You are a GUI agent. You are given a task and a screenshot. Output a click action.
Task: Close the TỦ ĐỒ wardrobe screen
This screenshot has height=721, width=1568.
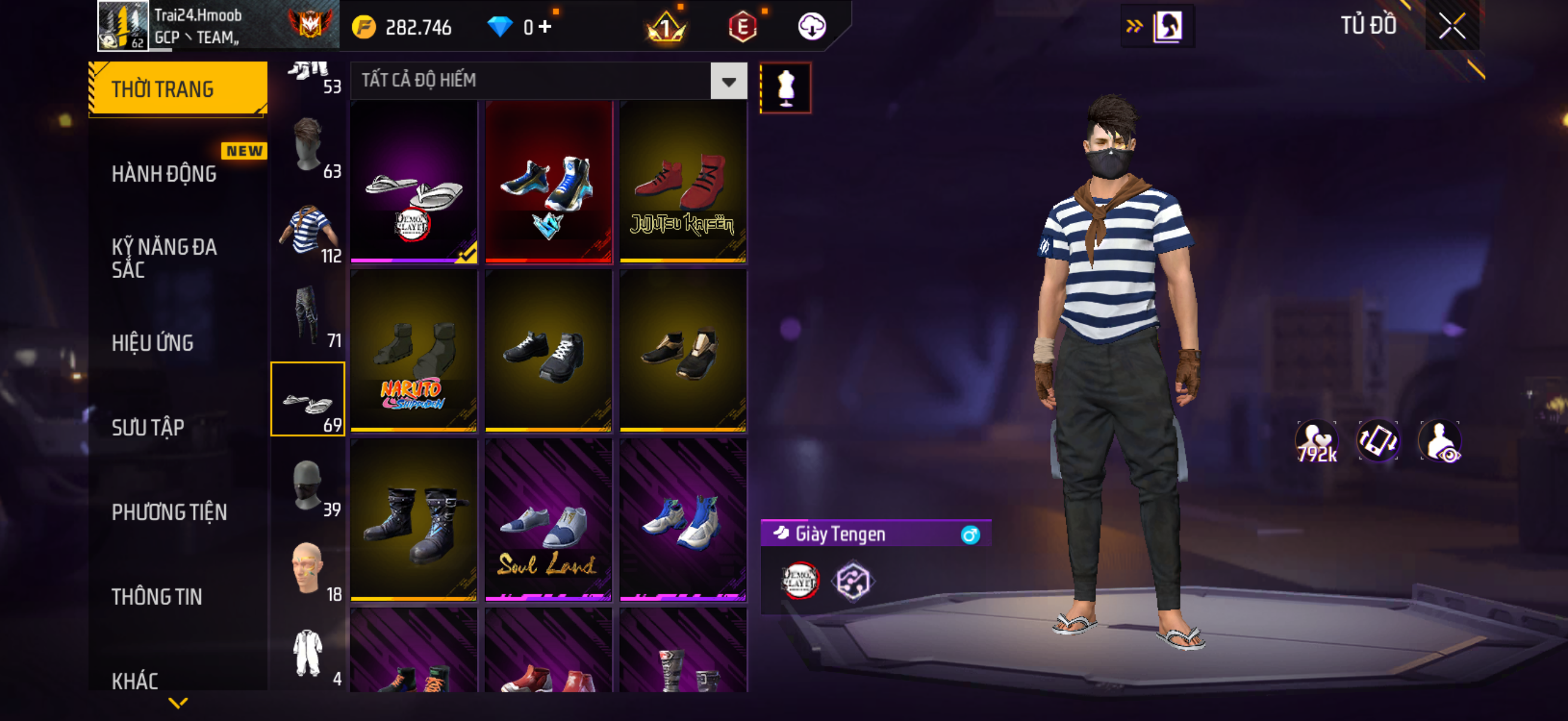click(x=1451, y=26)
